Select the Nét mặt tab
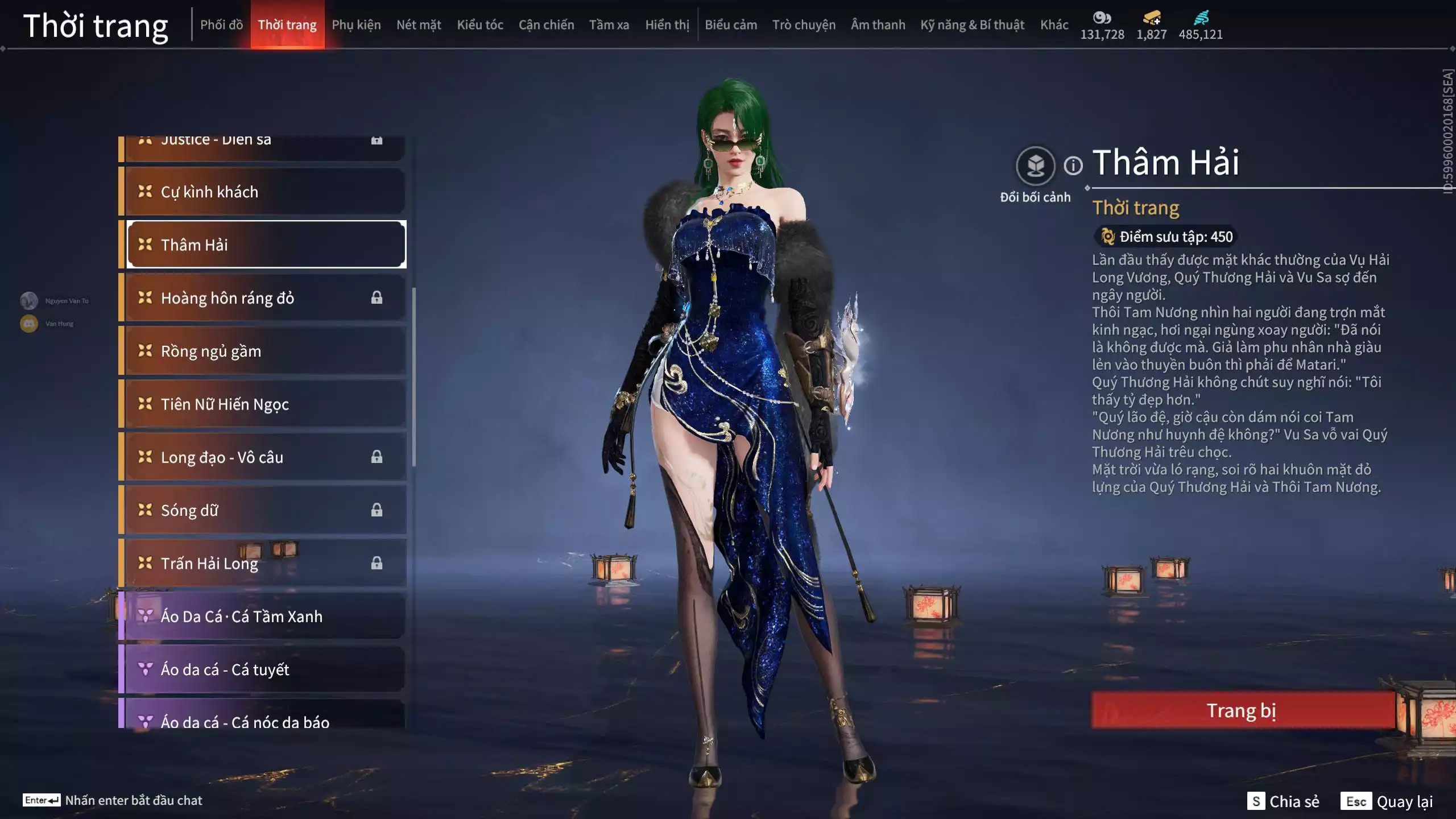Viewport: 1456px width, 819px height. click(x=419, y=25)
